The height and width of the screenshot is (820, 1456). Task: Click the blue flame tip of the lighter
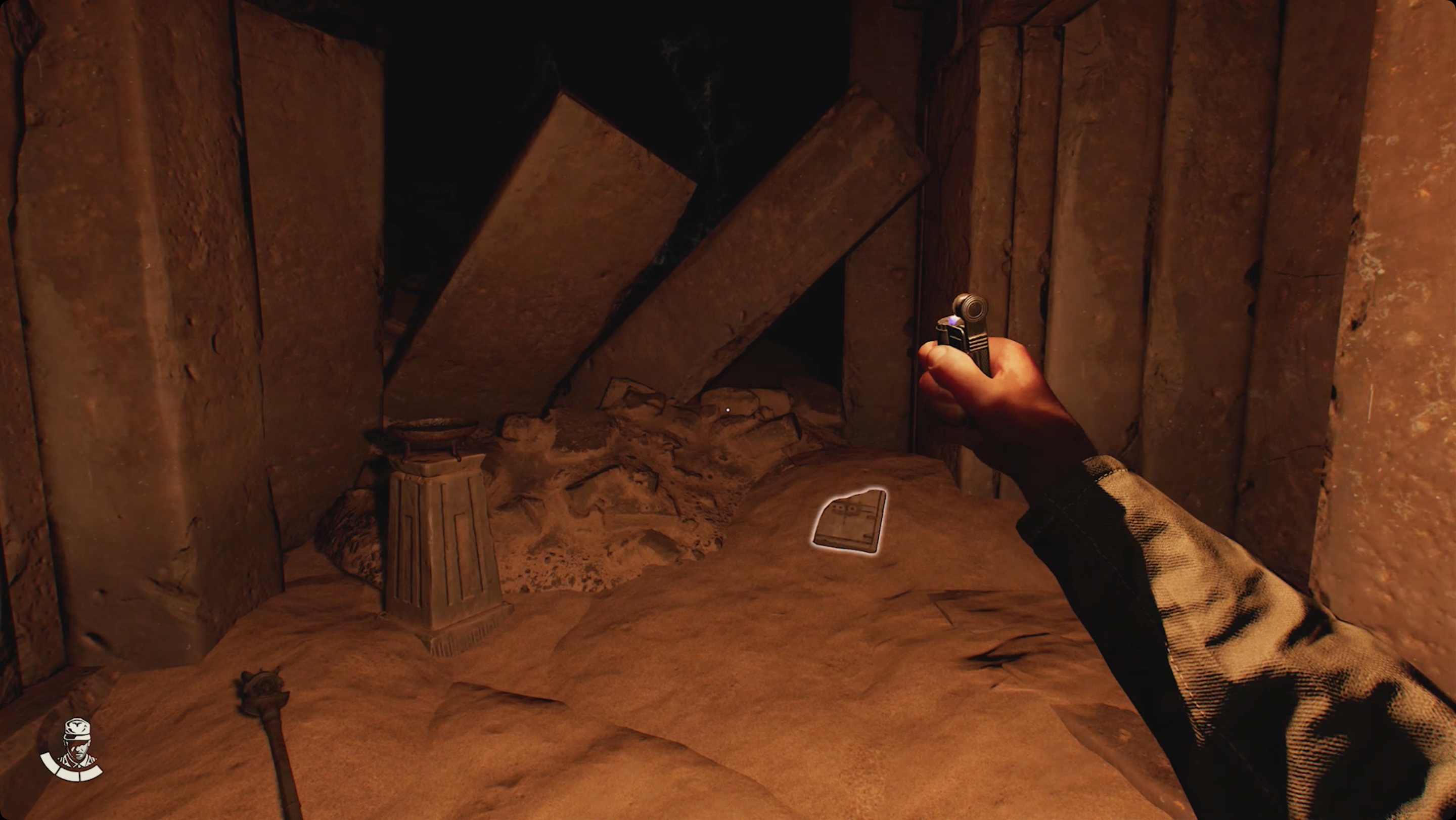(953, 321)
